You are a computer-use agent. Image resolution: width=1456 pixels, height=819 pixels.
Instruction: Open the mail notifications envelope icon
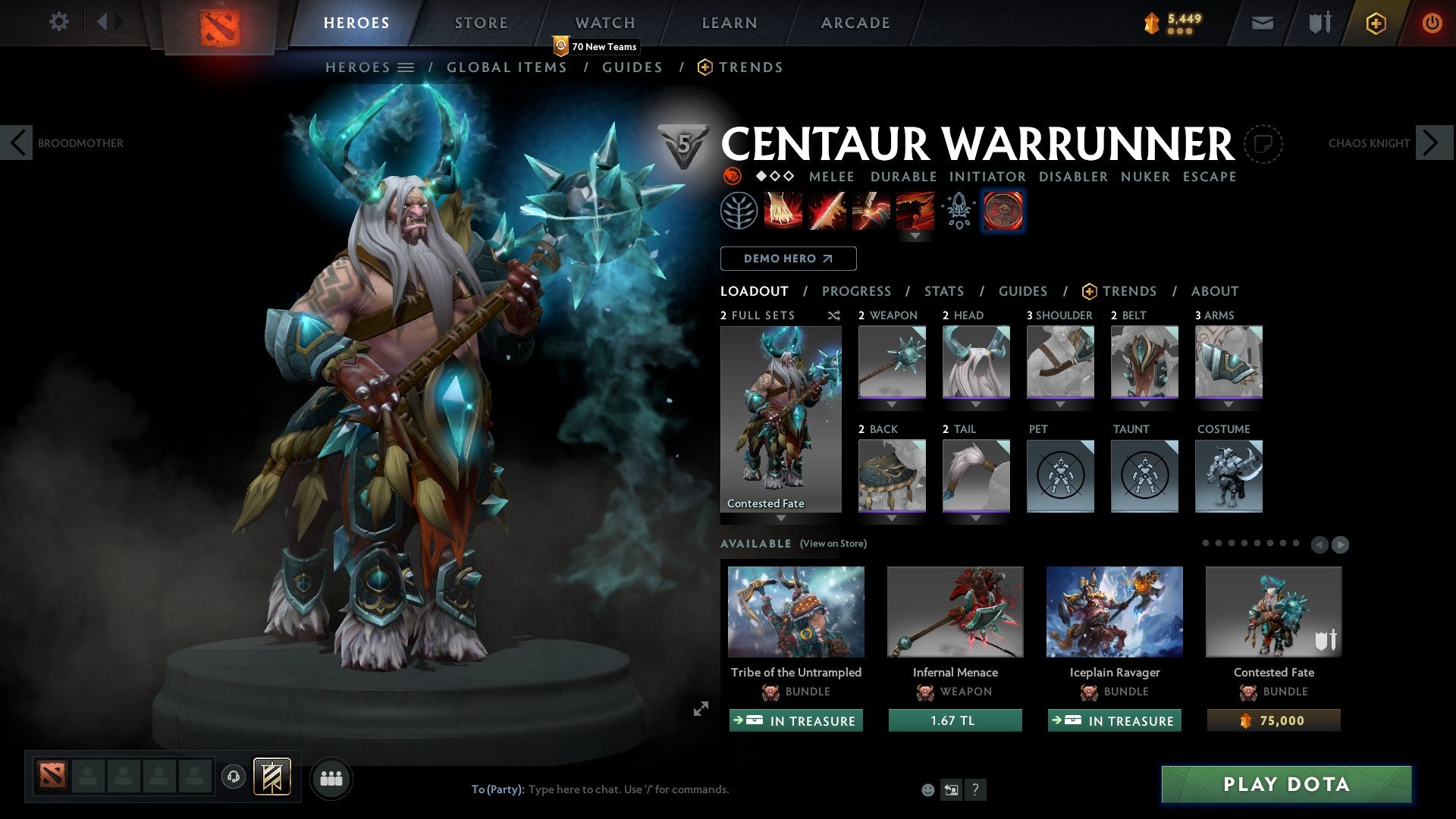1261,23
